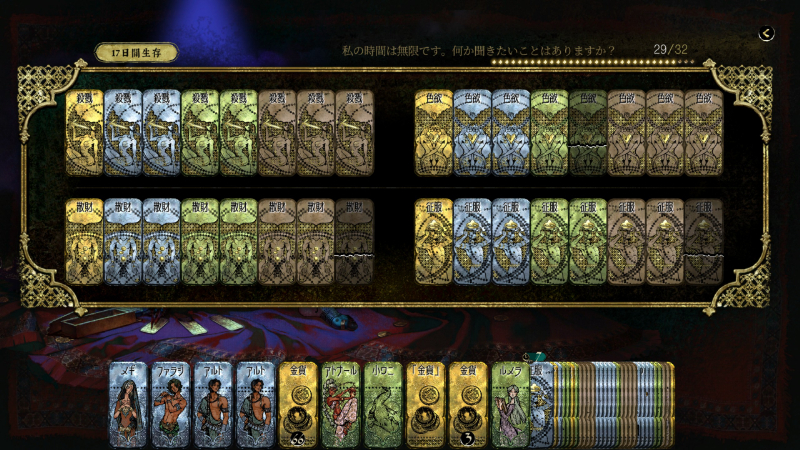
Task: Choose the ルメラ character card
Action: point(509,404)
